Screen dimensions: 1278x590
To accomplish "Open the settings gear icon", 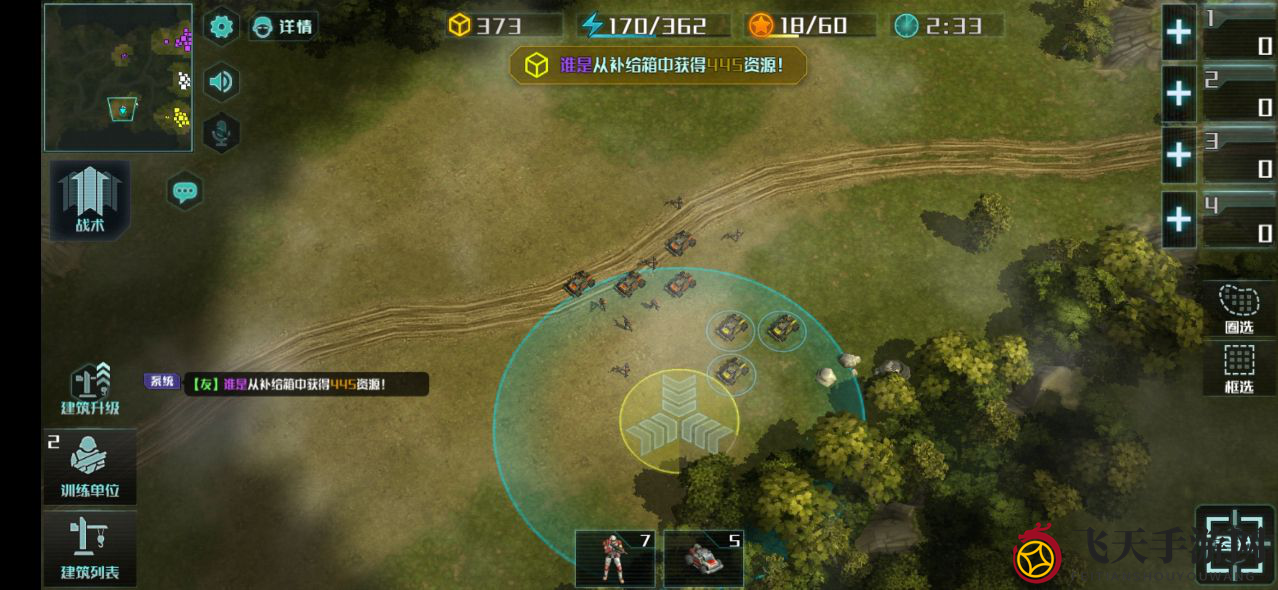I will 221,27.
